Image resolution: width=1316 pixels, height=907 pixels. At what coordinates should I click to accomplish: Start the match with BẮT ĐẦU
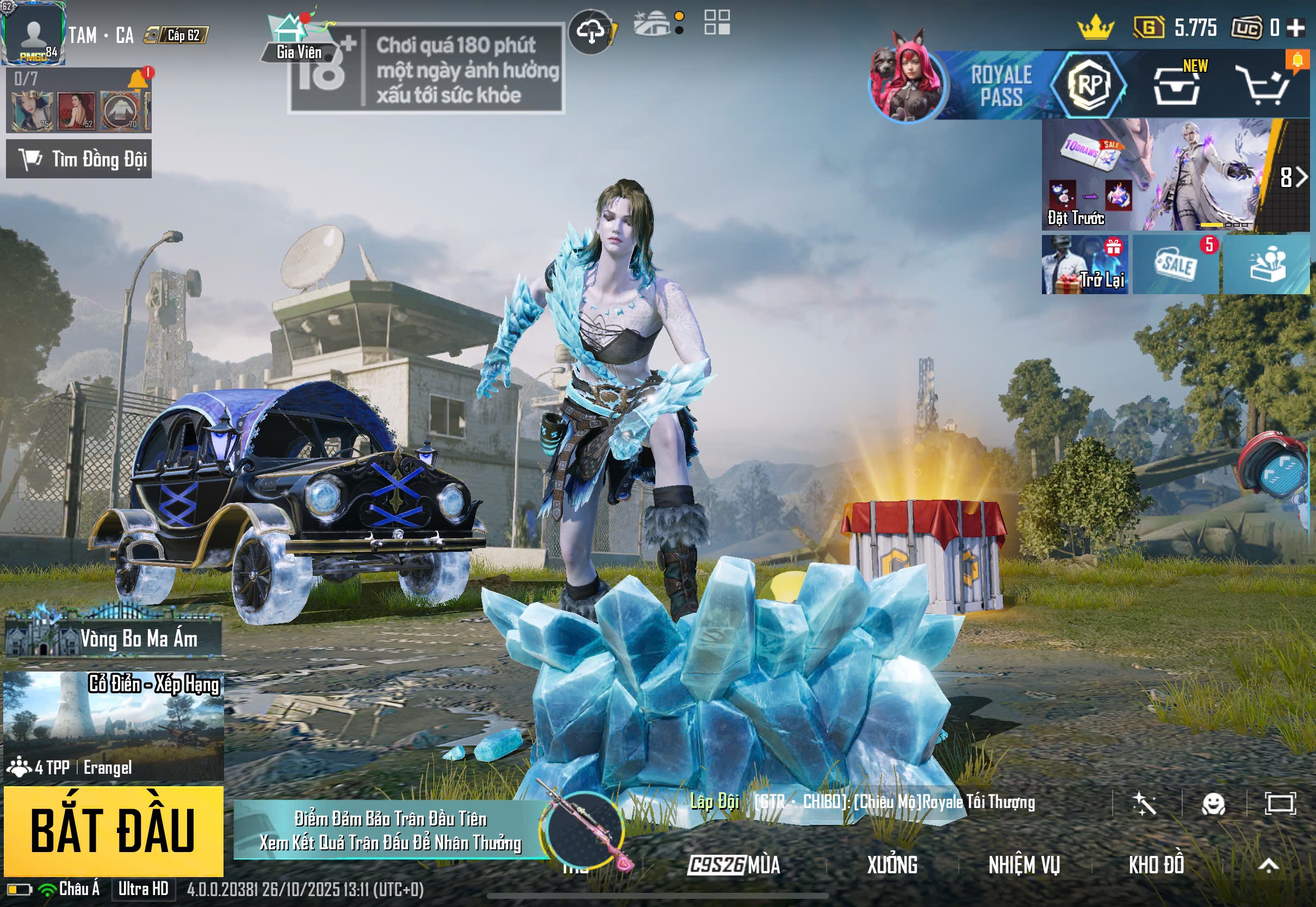(x=113, y=831)
